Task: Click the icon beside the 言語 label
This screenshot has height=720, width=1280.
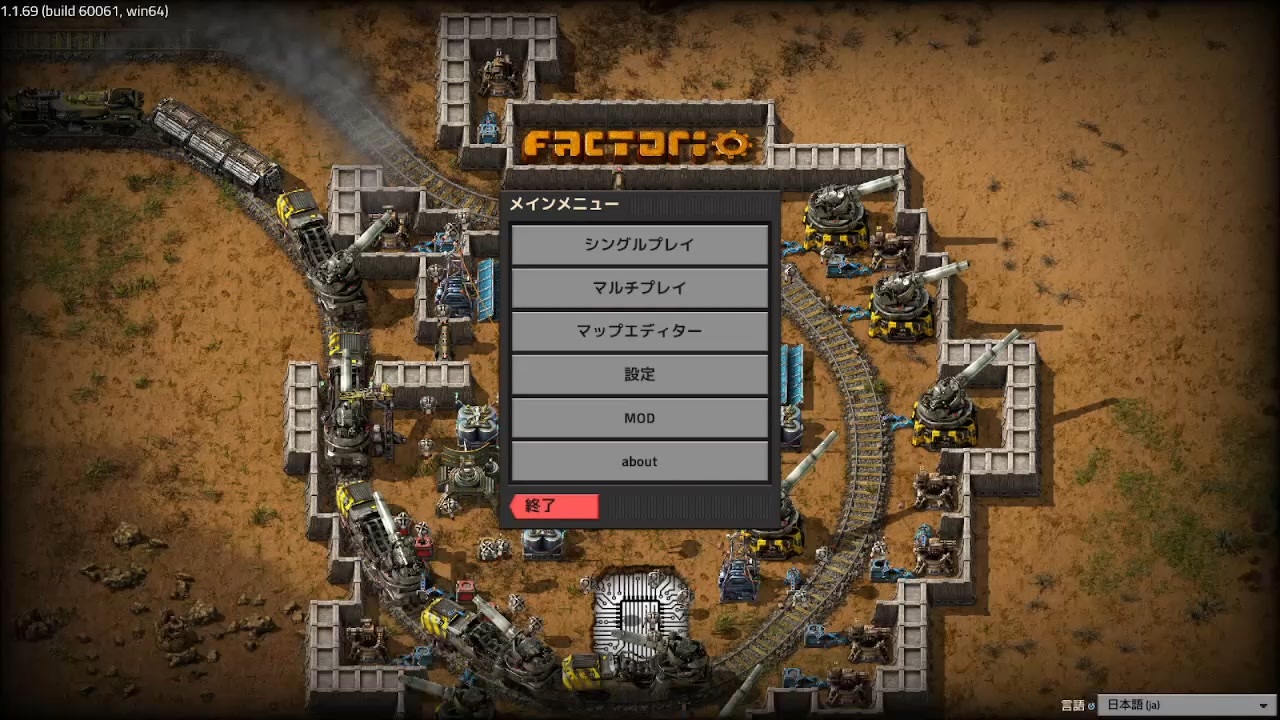Action: (x=1091, y=704)
